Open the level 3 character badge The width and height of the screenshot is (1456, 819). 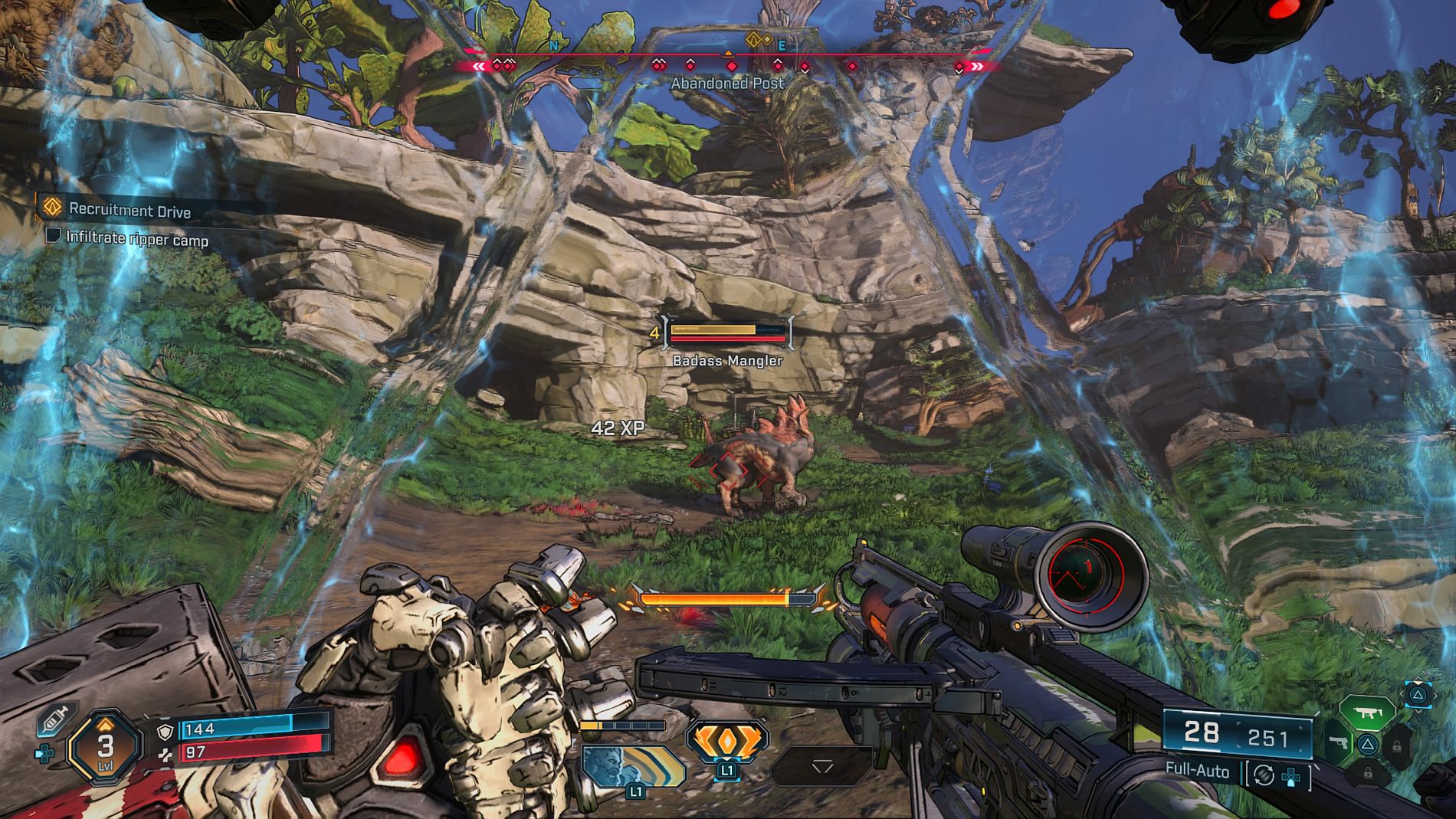click(x=105, y=746)
